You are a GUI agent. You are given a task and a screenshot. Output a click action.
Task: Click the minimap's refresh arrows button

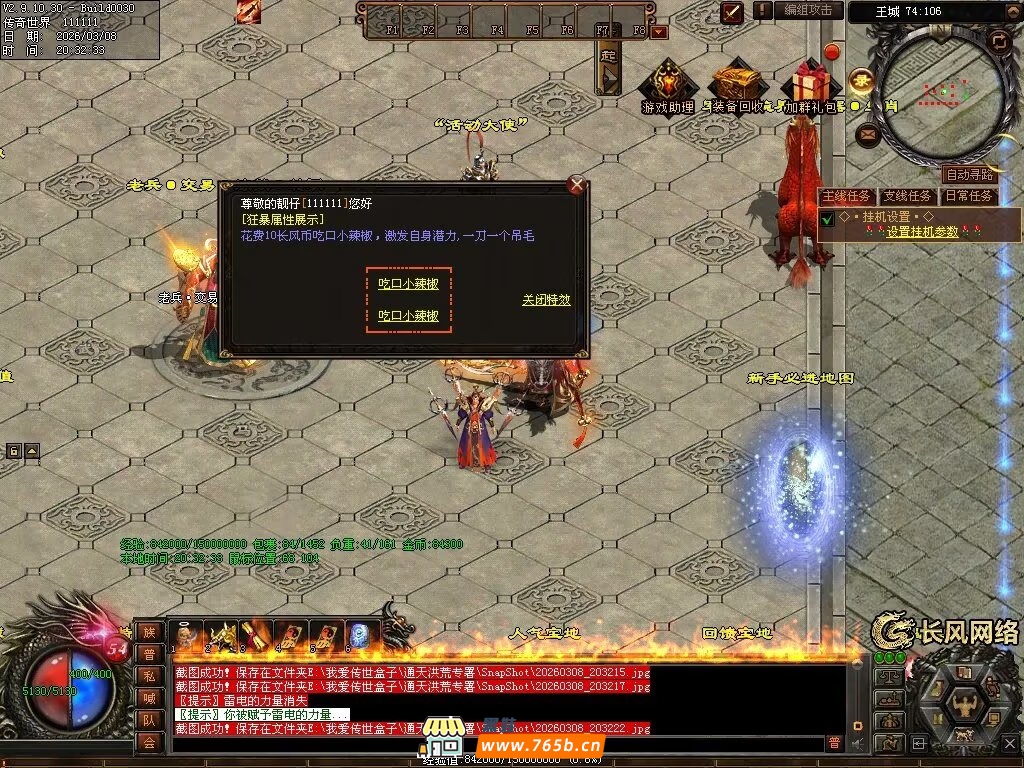(997, 41)
